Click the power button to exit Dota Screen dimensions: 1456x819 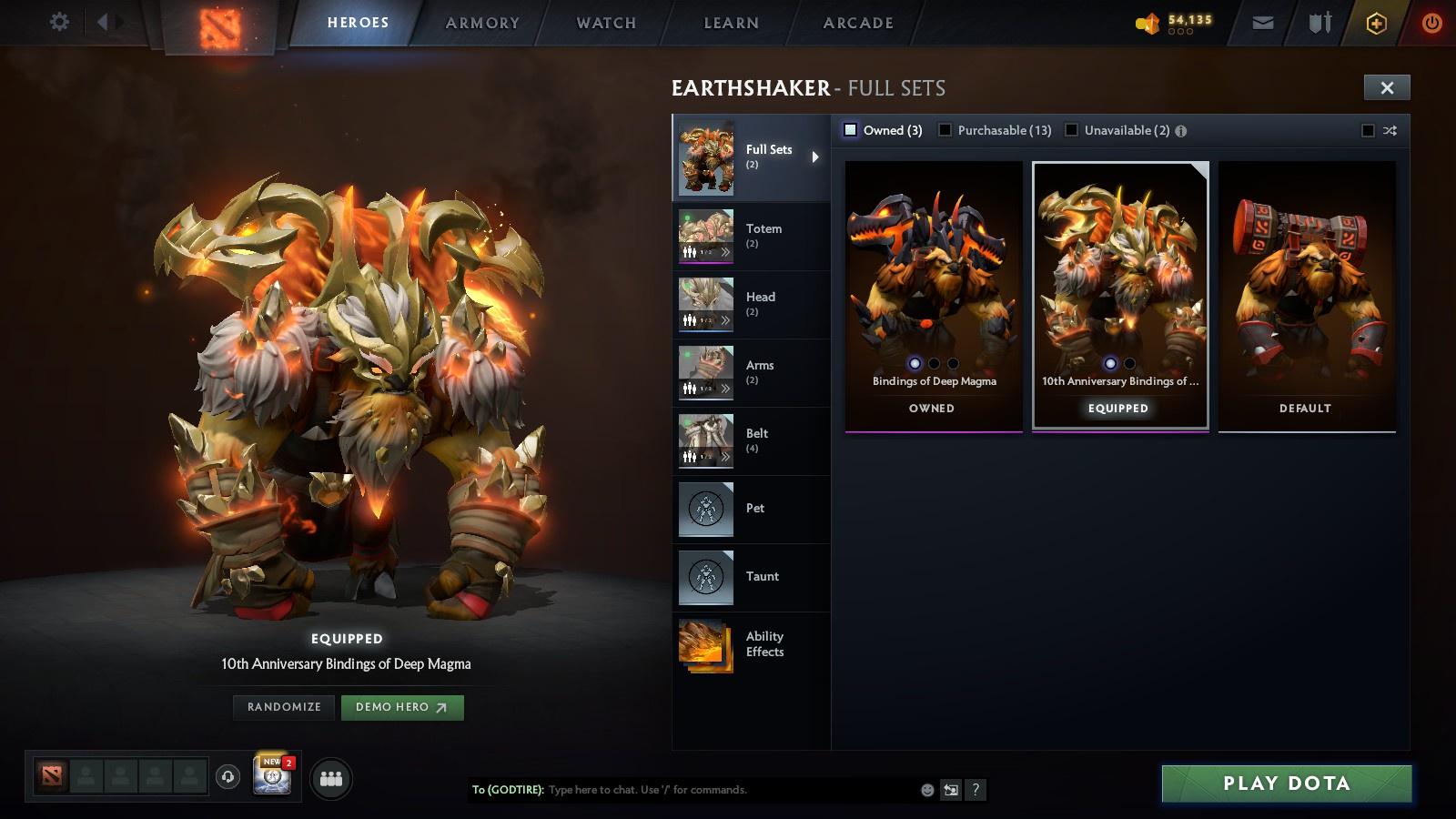1431,22
